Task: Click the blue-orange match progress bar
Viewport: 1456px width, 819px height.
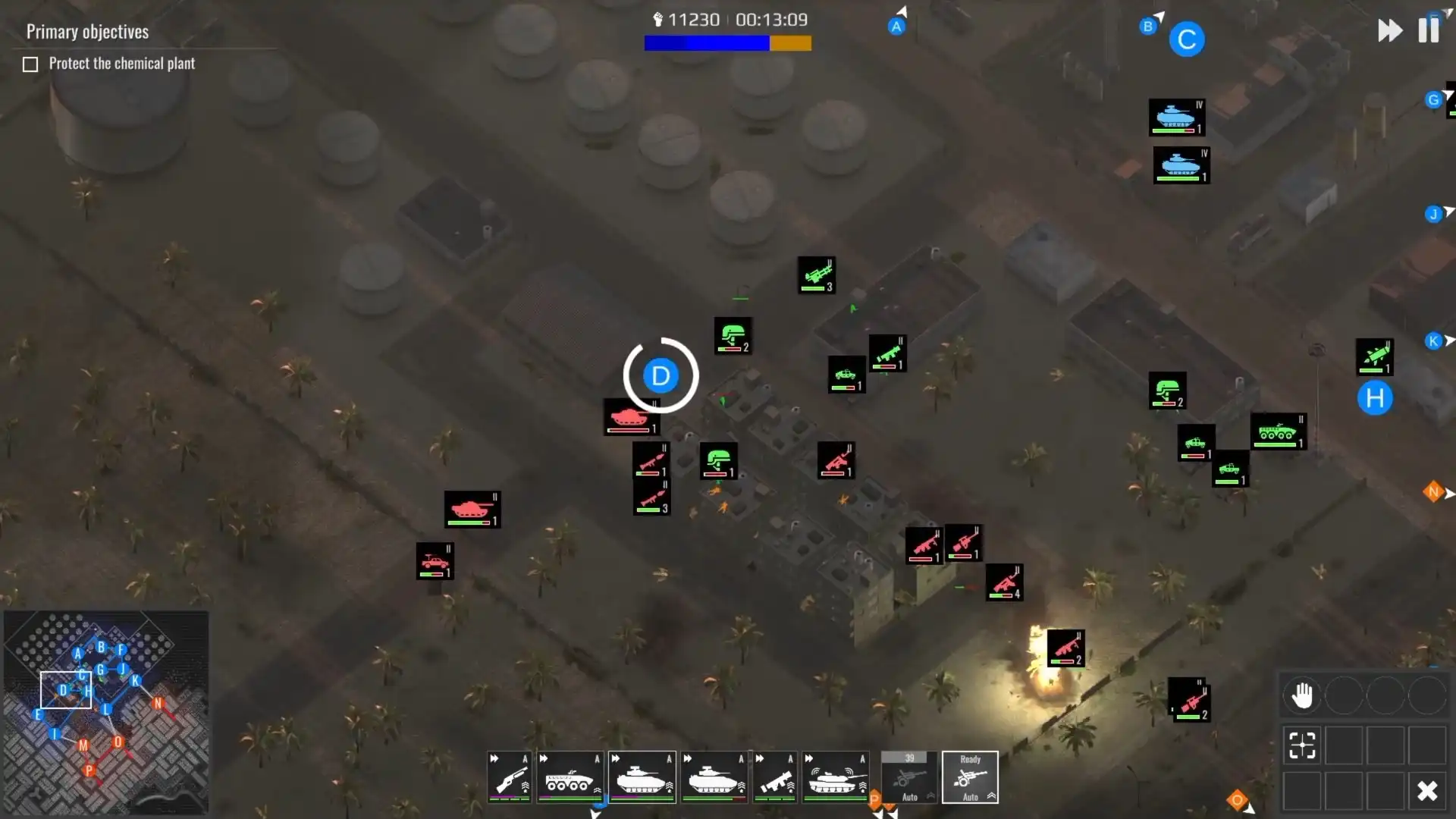Action: [727, 43]
